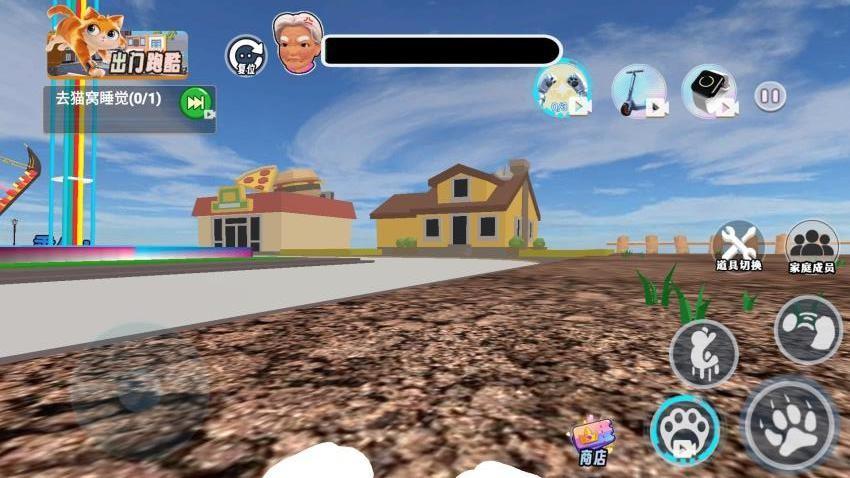
Task: Activate the cat paws gloves item
Action: pyautogui.click(x=560, y=90)
